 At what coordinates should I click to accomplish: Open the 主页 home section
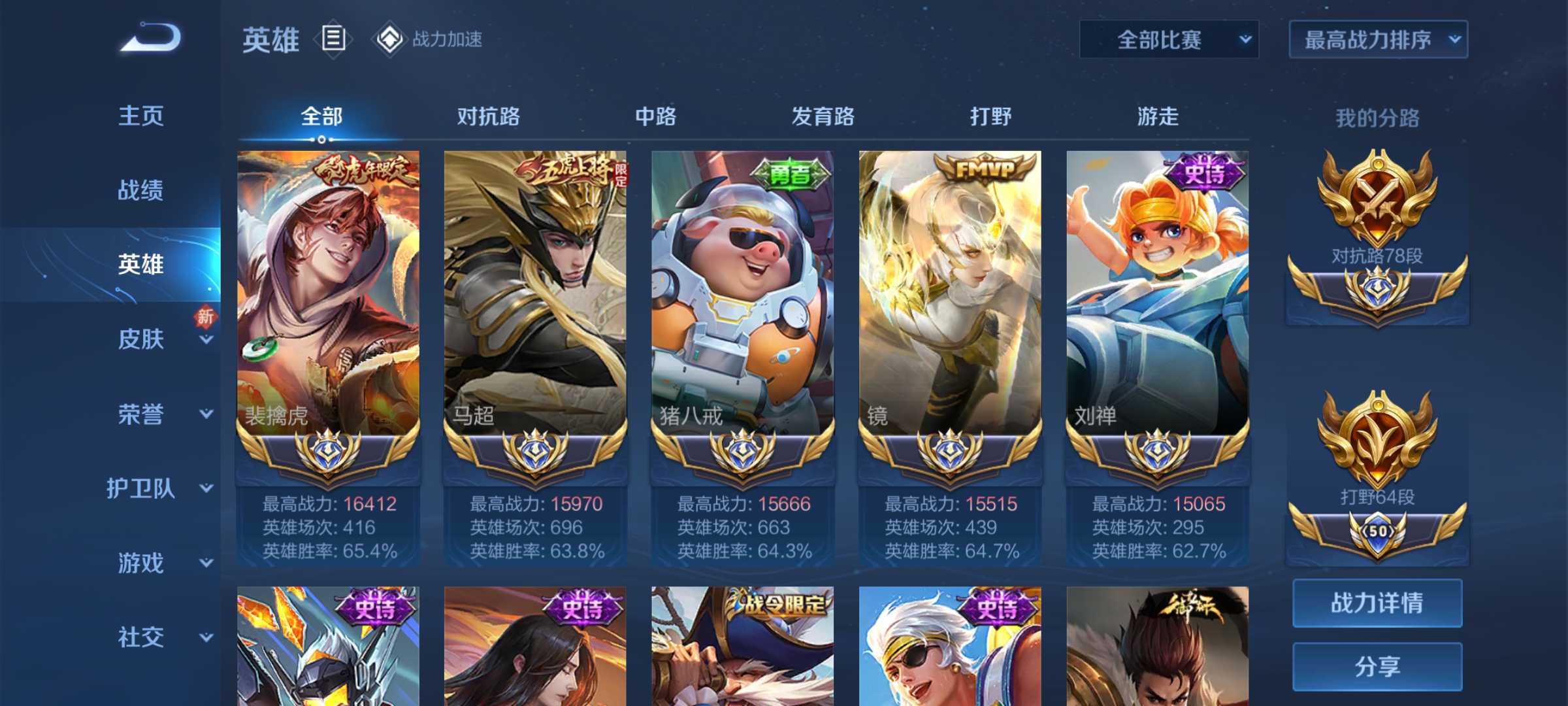pos(141,116)
